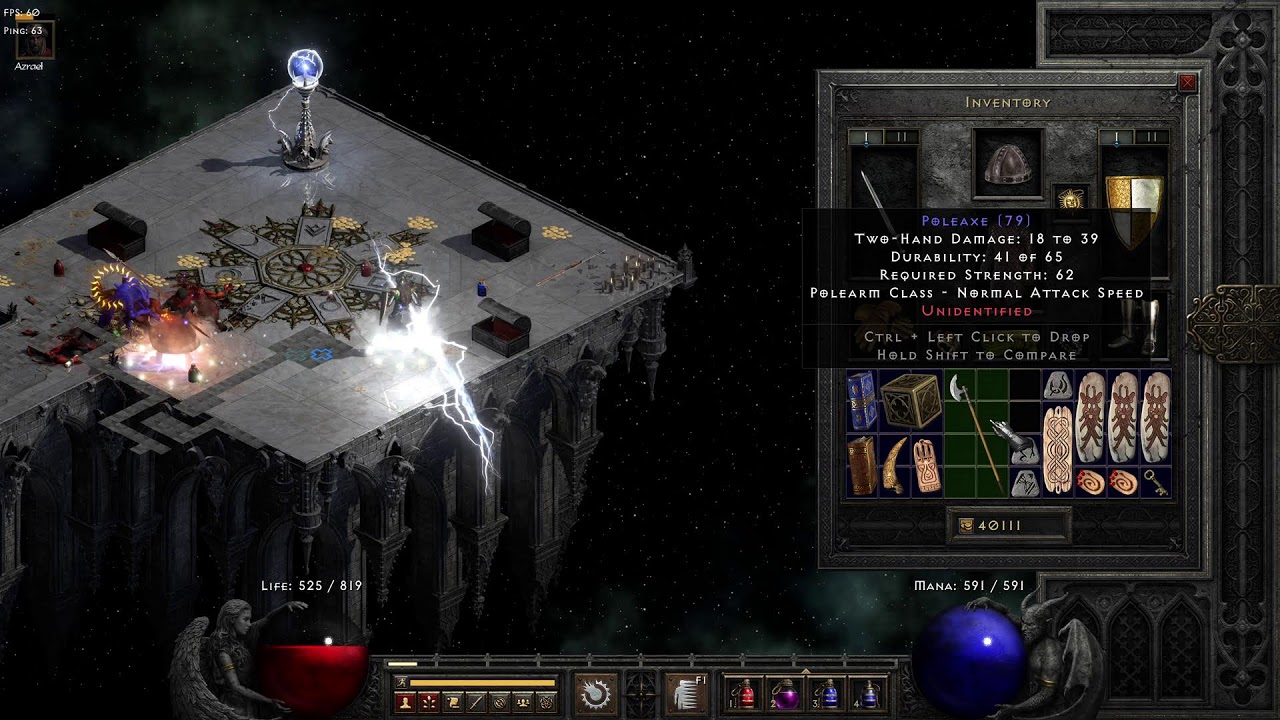Screen dimensions: 1280x720
Task: Click the gold amount button
Action: 967,525
